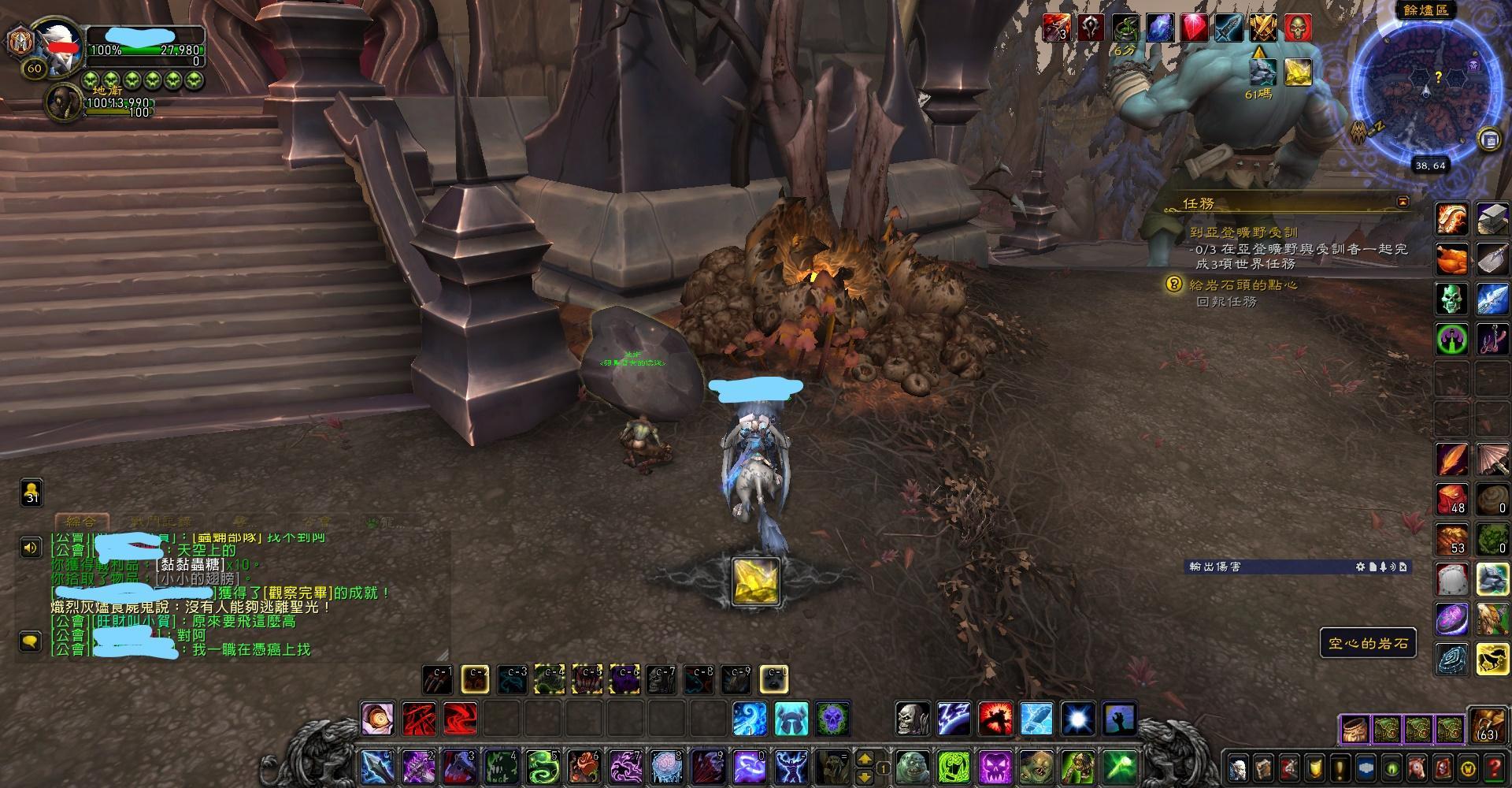Collapse the quest tracker (任務) header
The image size is (1512, 788).
tap(1403, 203)
